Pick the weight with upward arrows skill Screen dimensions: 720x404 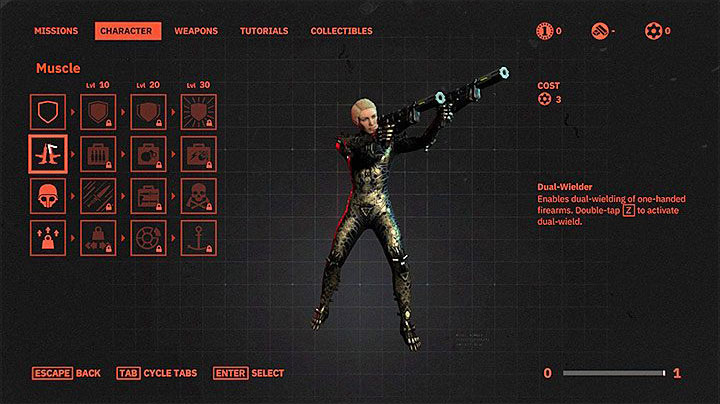click(48, 239)
